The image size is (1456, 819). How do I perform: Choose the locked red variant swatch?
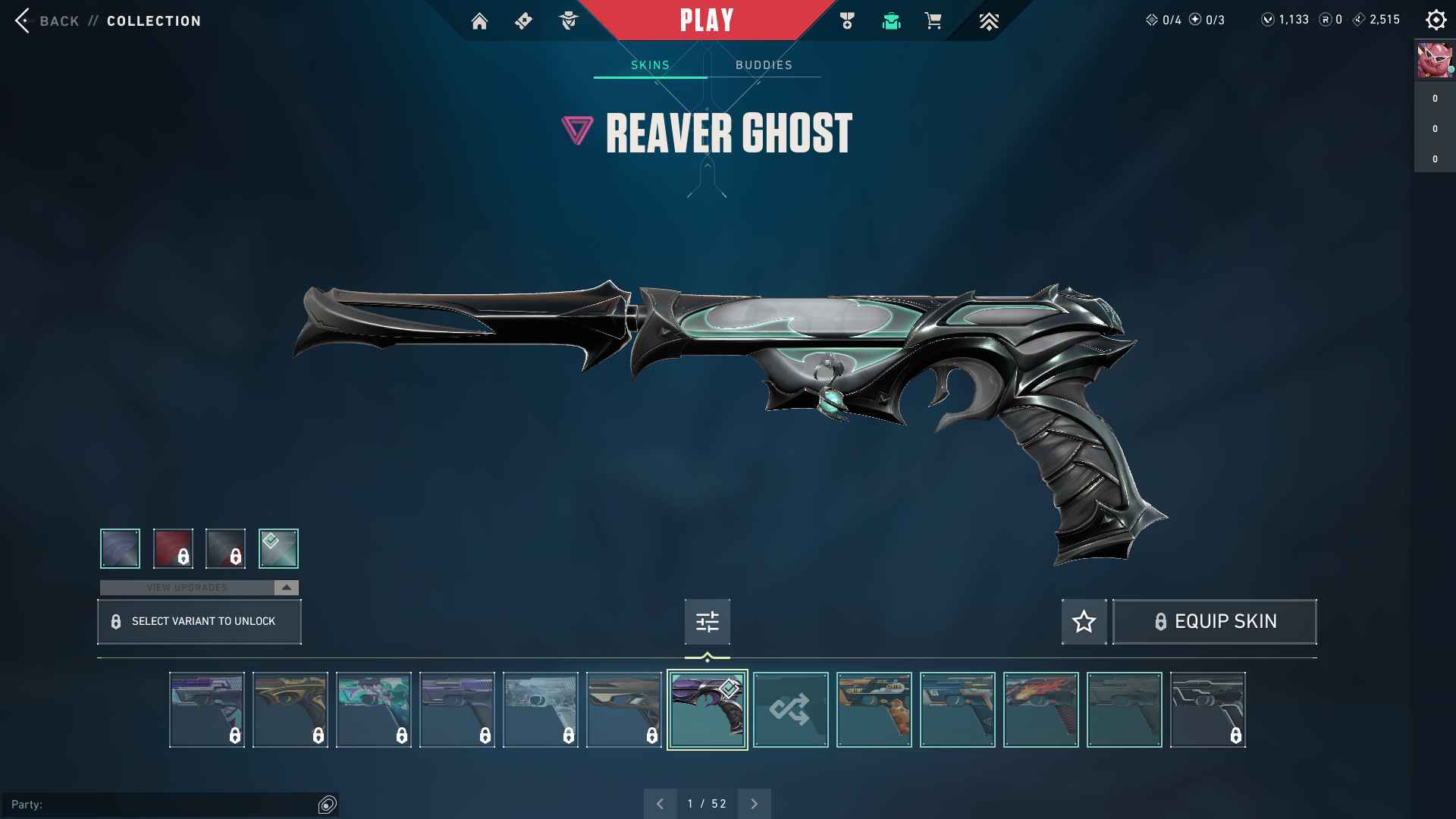173,548
